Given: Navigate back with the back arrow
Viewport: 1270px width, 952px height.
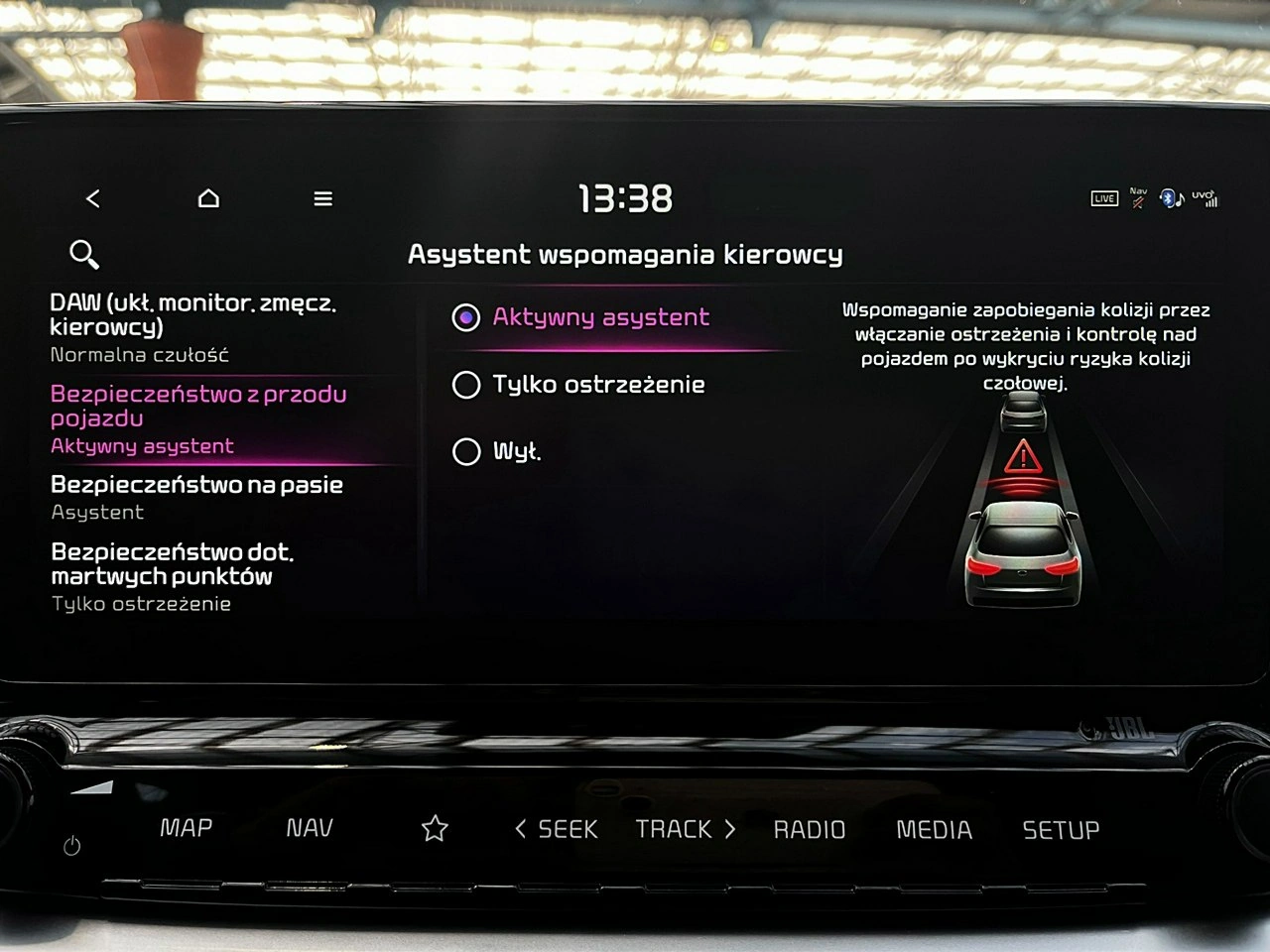Looking at the screenshot, I should coord(93,197).
